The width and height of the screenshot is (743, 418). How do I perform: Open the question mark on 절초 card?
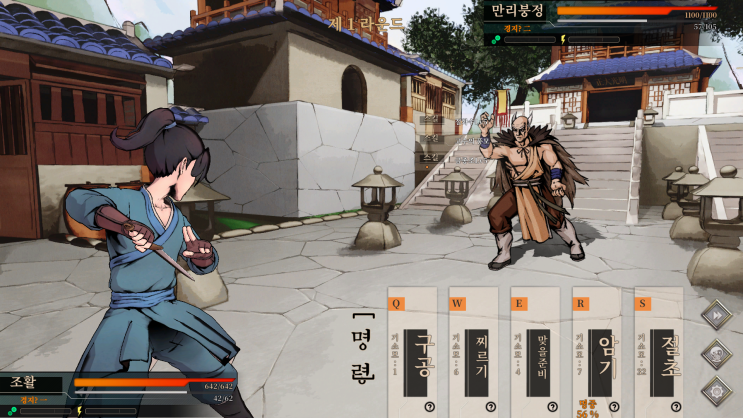[x=677, y=406]
